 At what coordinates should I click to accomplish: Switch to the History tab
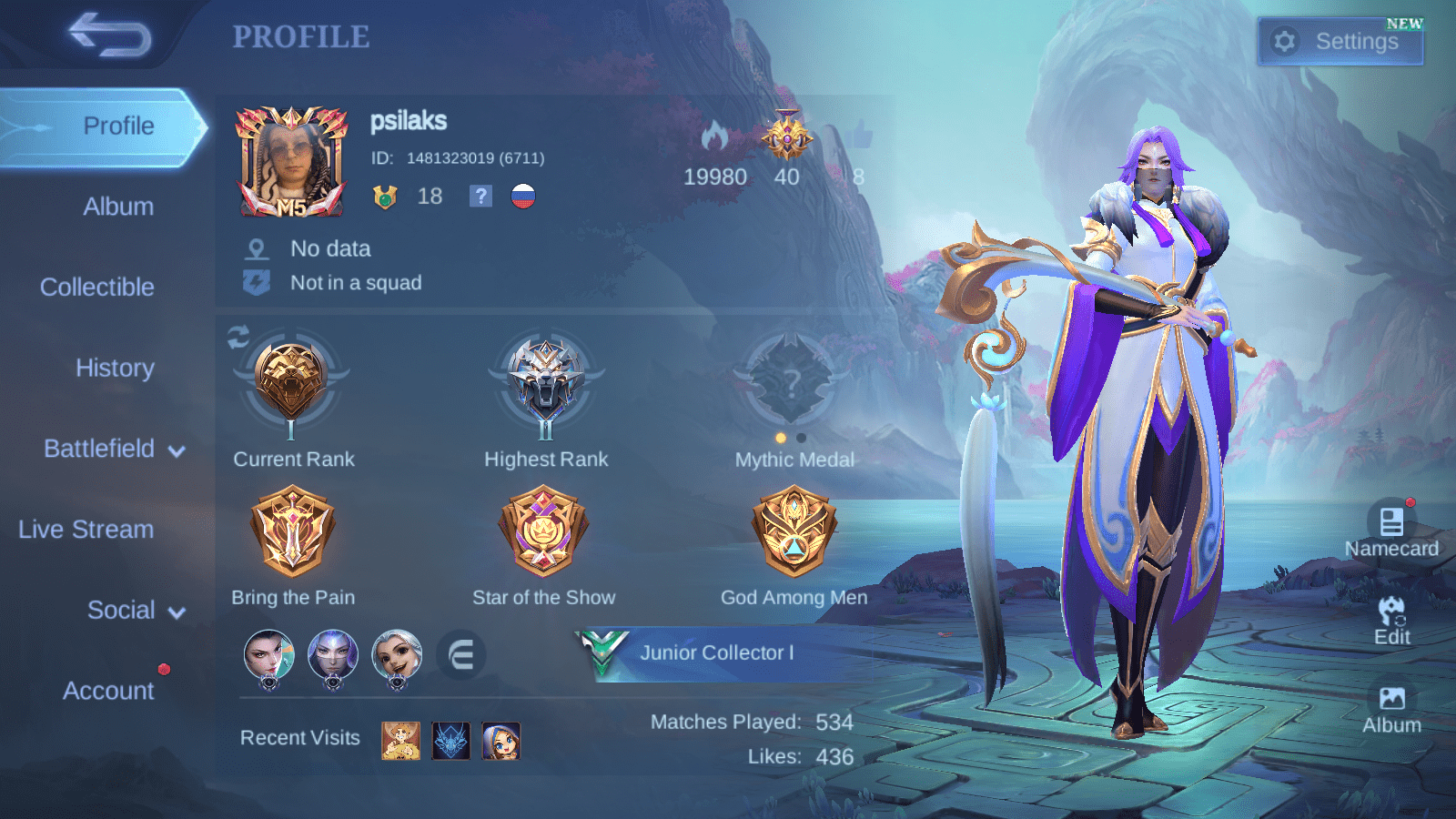point(115,368)
